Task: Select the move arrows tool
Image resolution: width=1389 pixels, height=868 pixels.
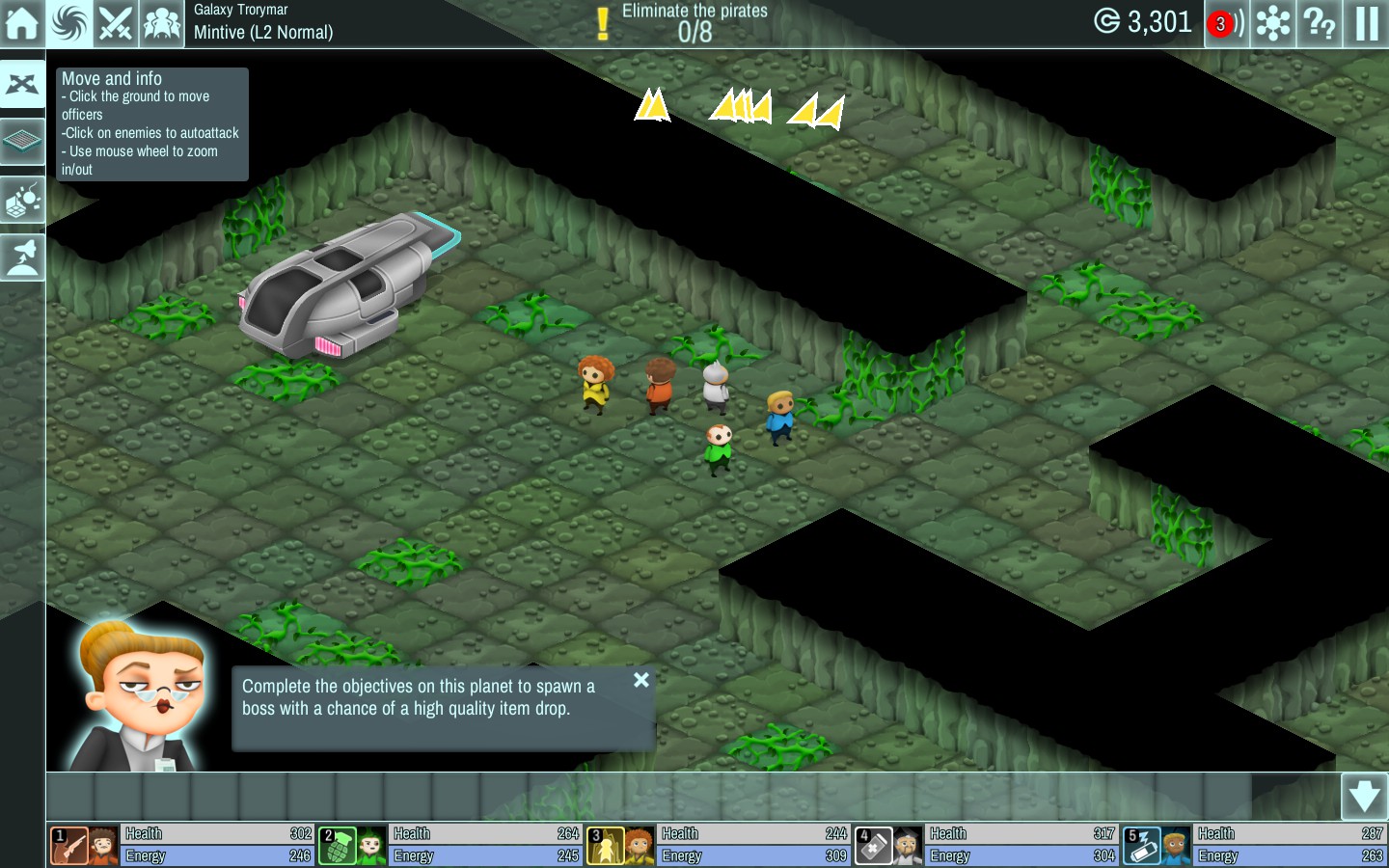Action: (x=22, y=85)
